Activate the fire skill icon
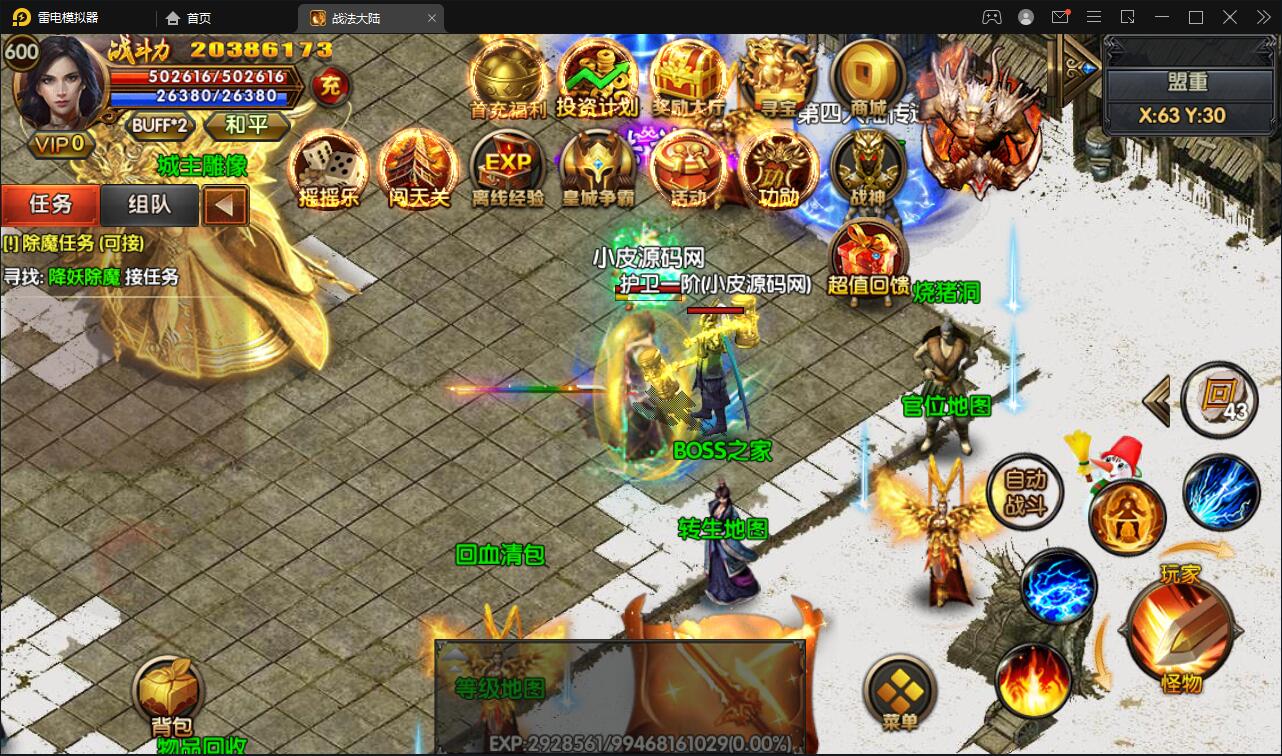This screenshot has height=756, width=1282. [1033, 681]
